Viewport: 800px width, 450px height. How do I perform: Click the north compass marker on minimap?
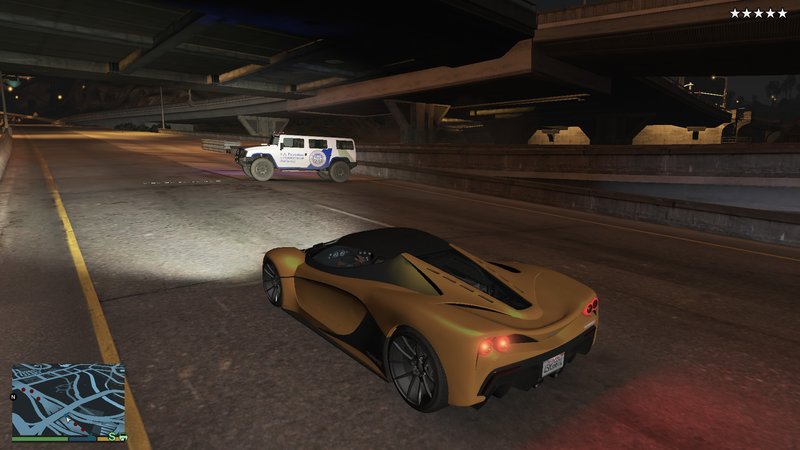[13, 397]
